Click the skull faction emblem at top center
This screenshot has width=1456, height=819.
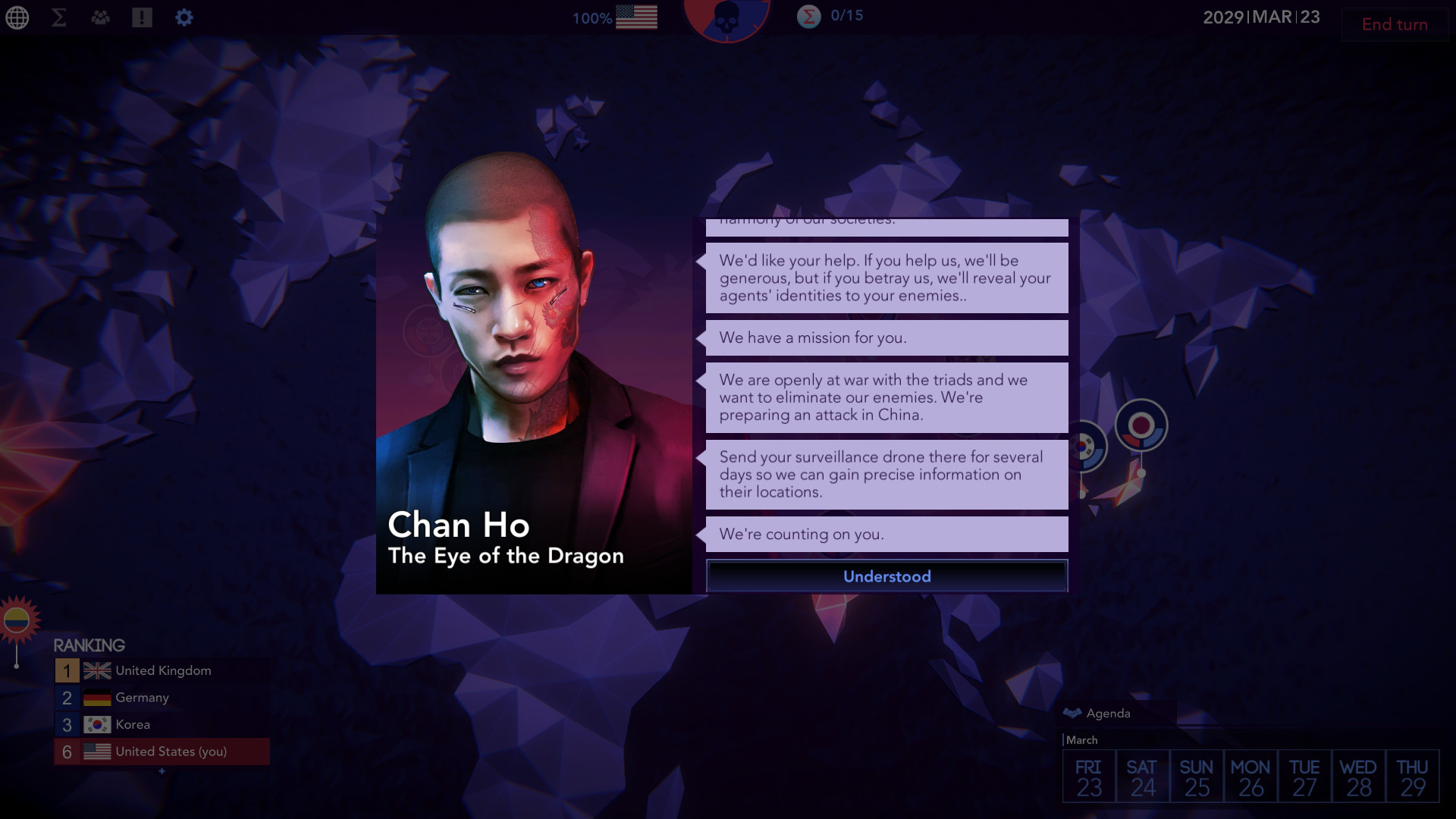[x=728, y=19]
